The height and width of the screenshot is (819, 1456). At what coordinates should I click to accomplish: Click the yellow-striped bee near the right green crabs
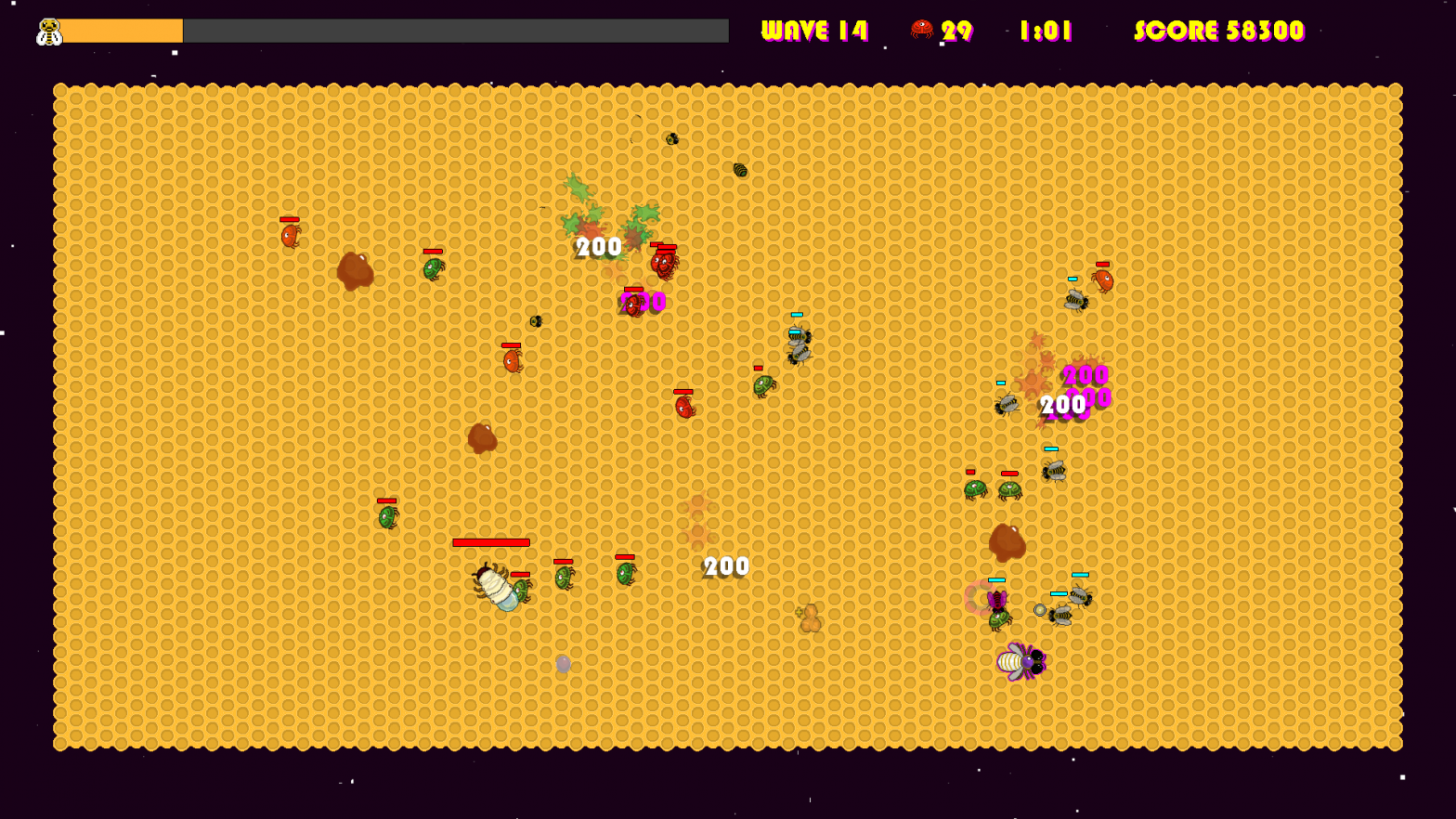click(1054, 472)
